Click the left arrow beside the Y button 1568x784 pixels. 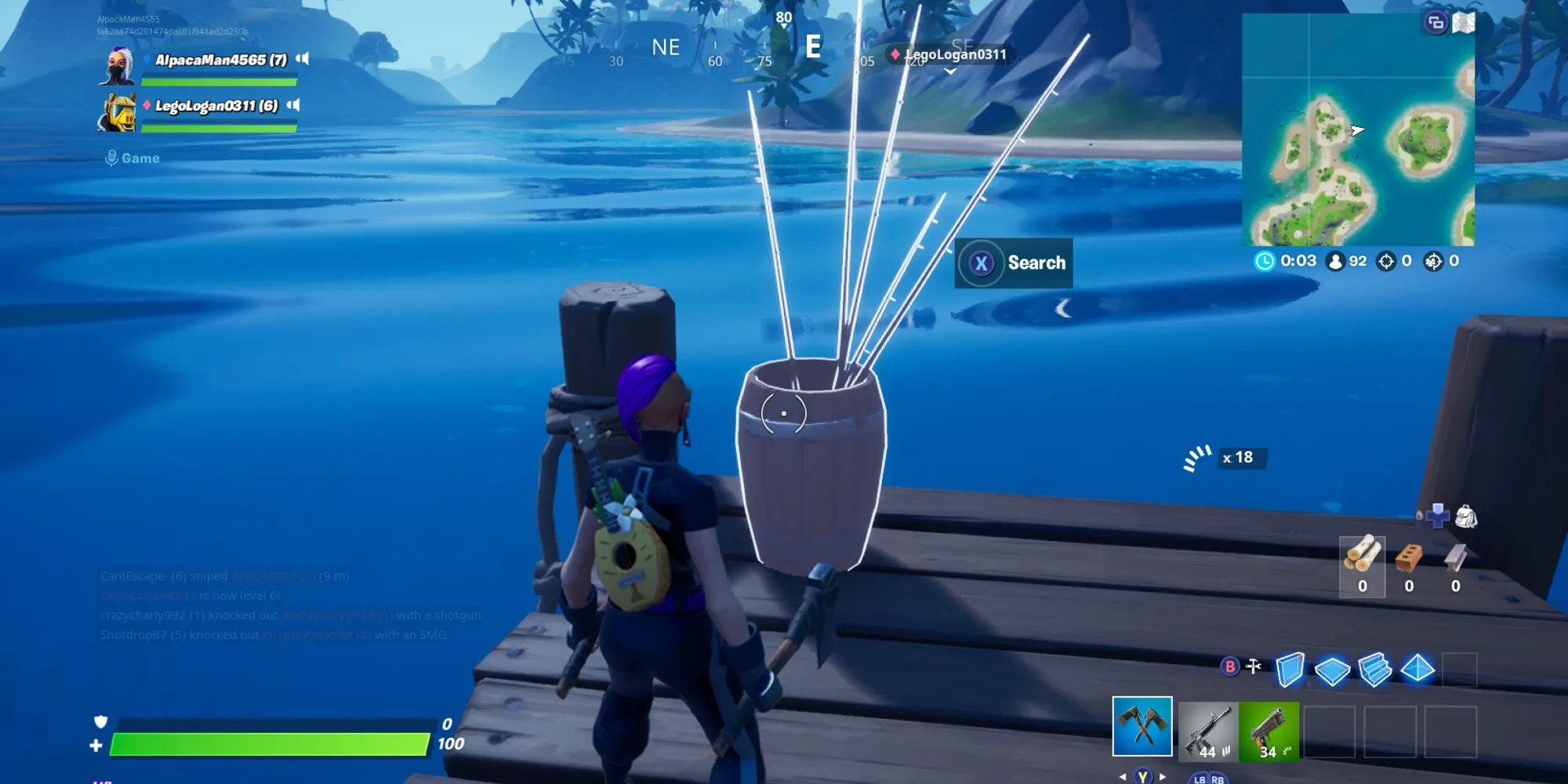1123,776
